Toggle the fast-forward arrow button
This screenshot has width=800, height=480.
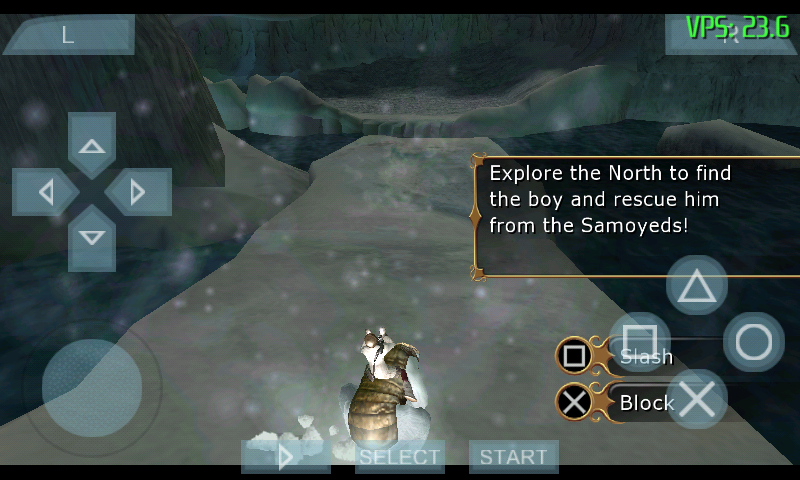pyautogui.click(x=286, y=457)
